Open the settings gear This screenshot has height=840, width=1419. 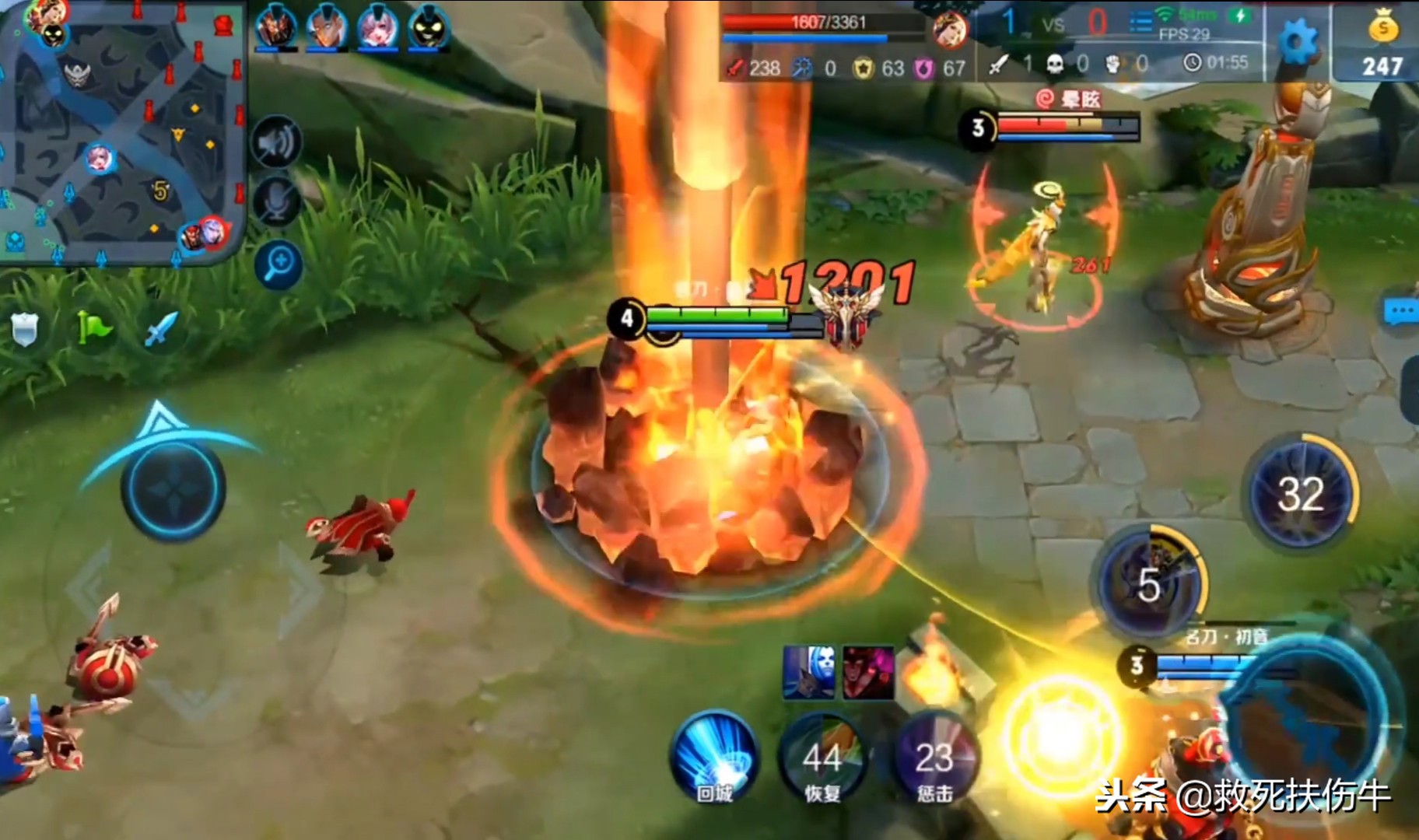[x=1298, y=39]
